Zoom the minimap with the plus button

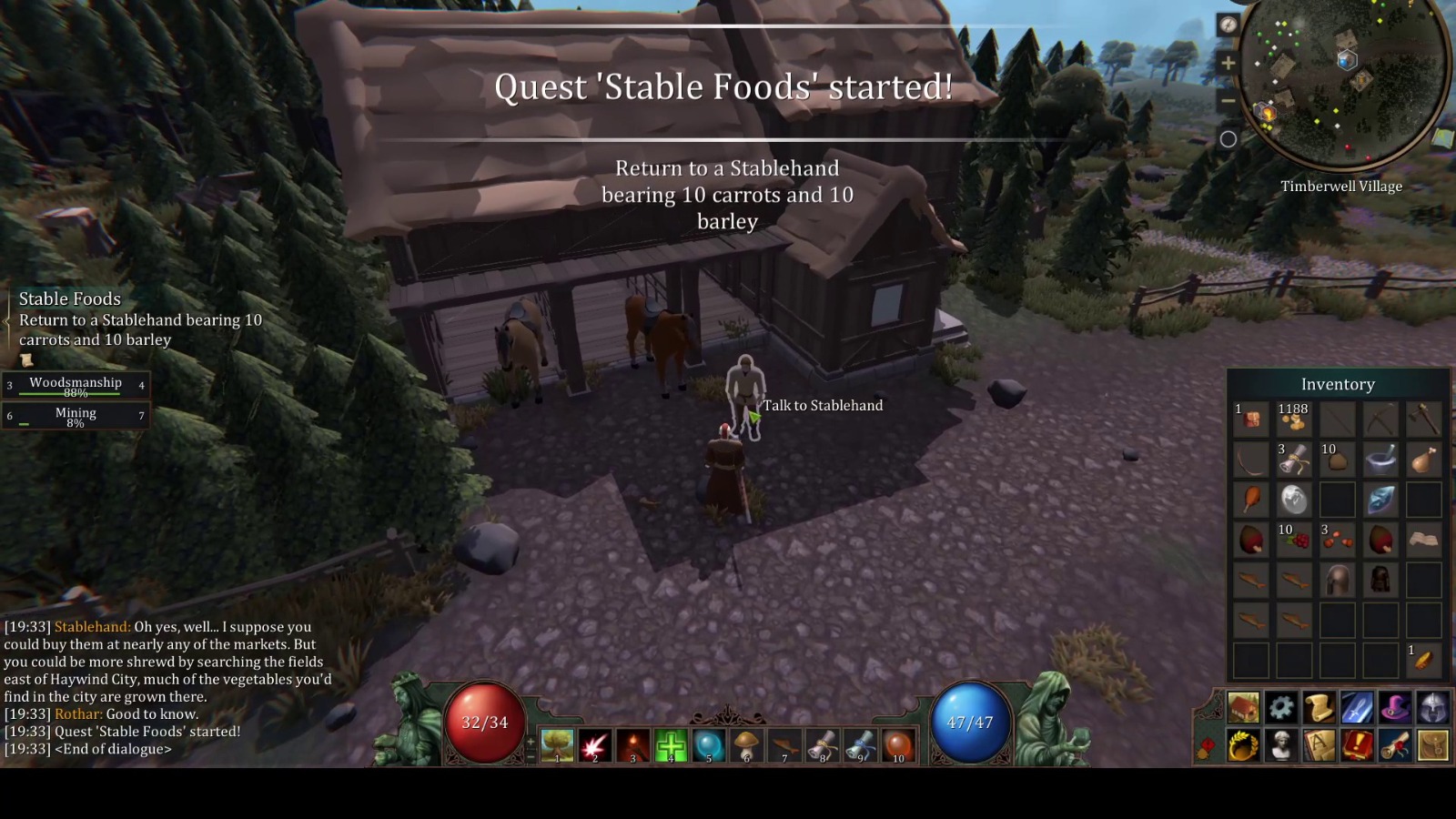1230,64
